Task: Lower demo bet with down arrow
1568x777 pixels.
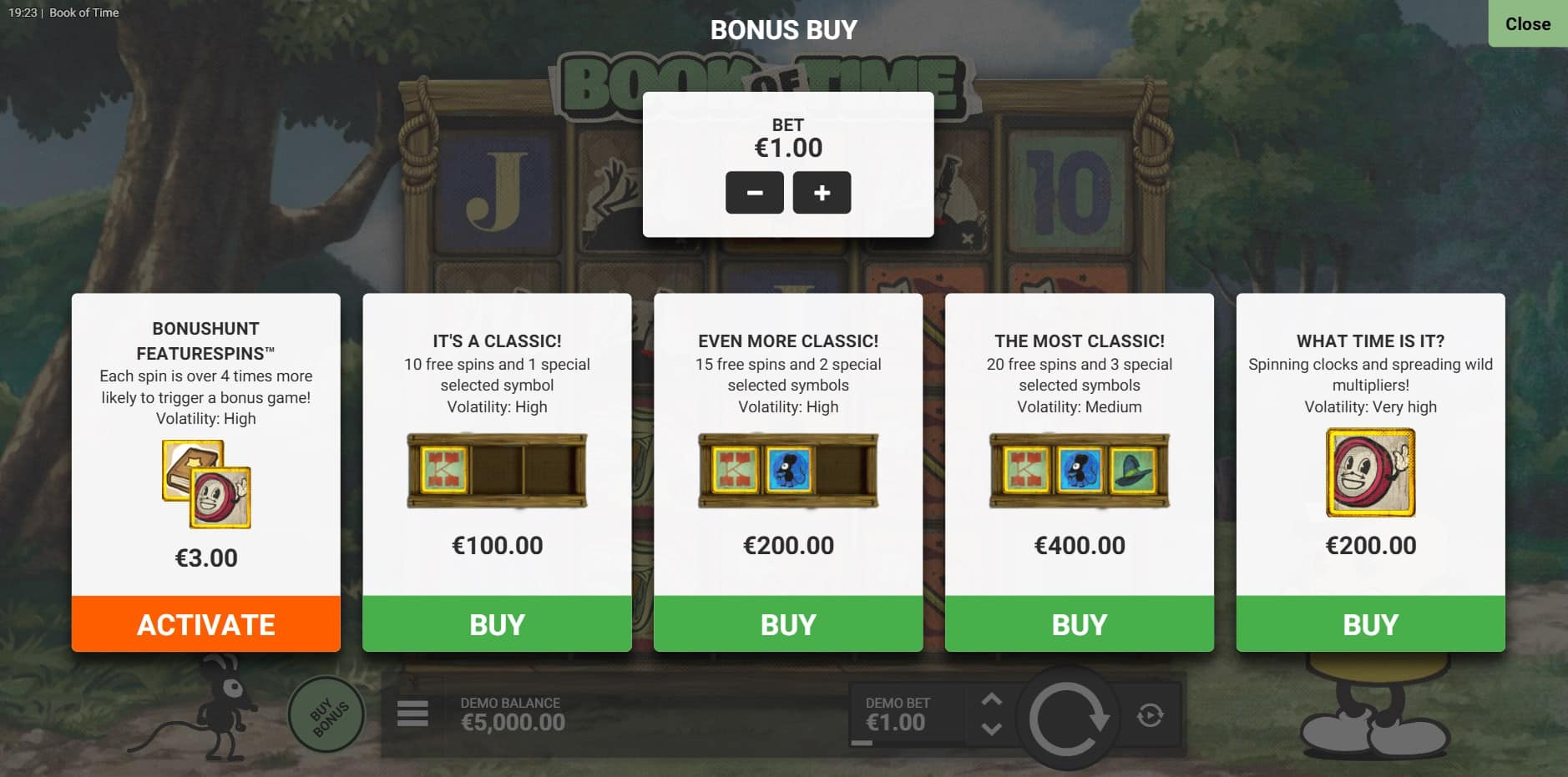Action: [991, 729]
